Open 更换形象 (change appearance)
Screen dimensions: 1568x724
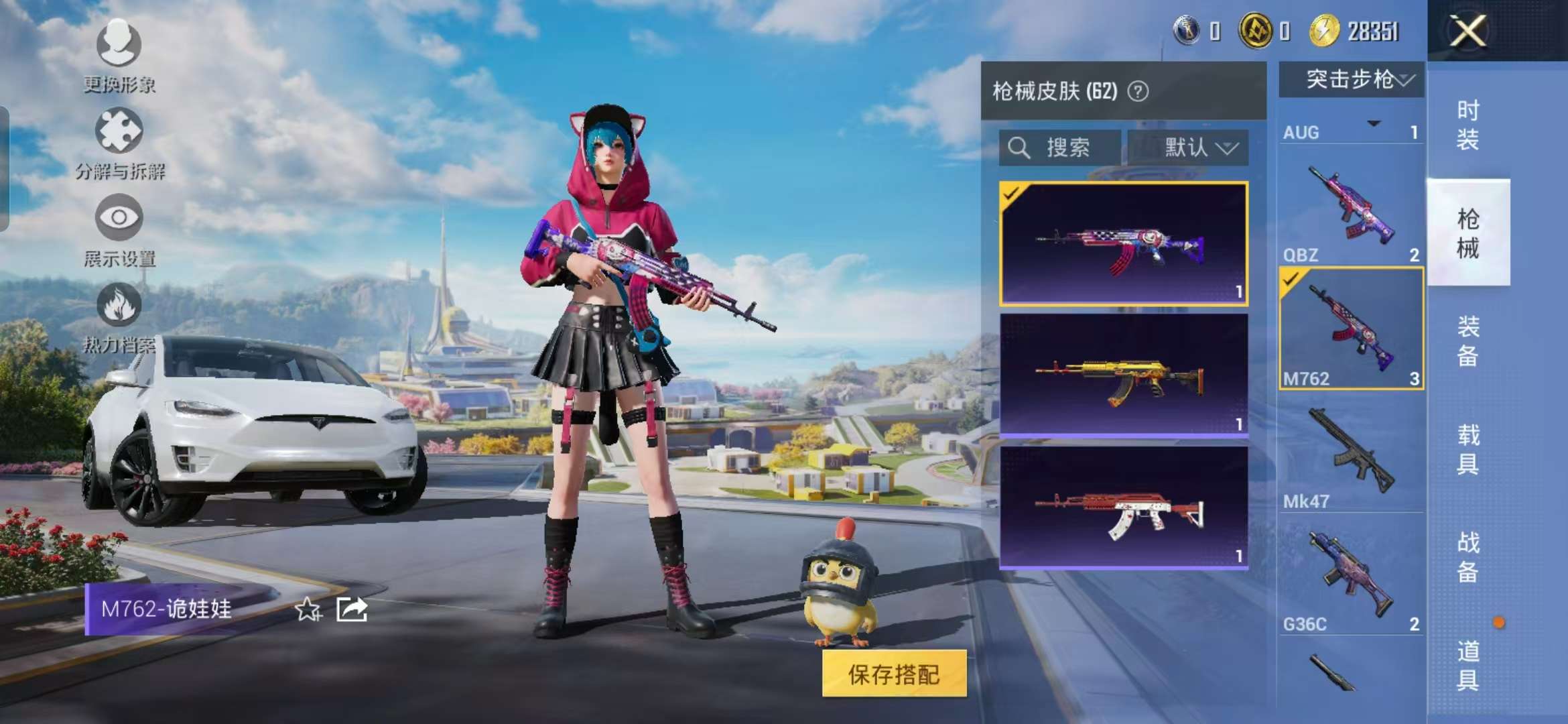point(119,55)
